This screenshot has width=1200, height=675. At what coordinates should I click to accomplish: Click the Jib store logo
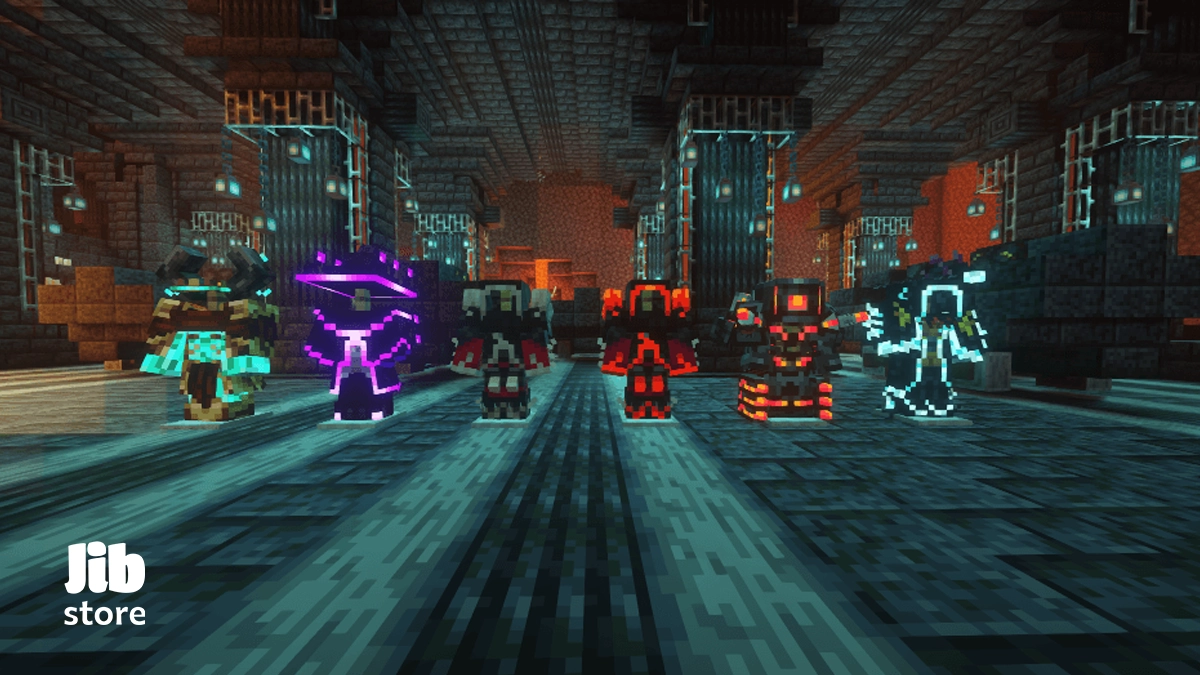tap(105, 586)
